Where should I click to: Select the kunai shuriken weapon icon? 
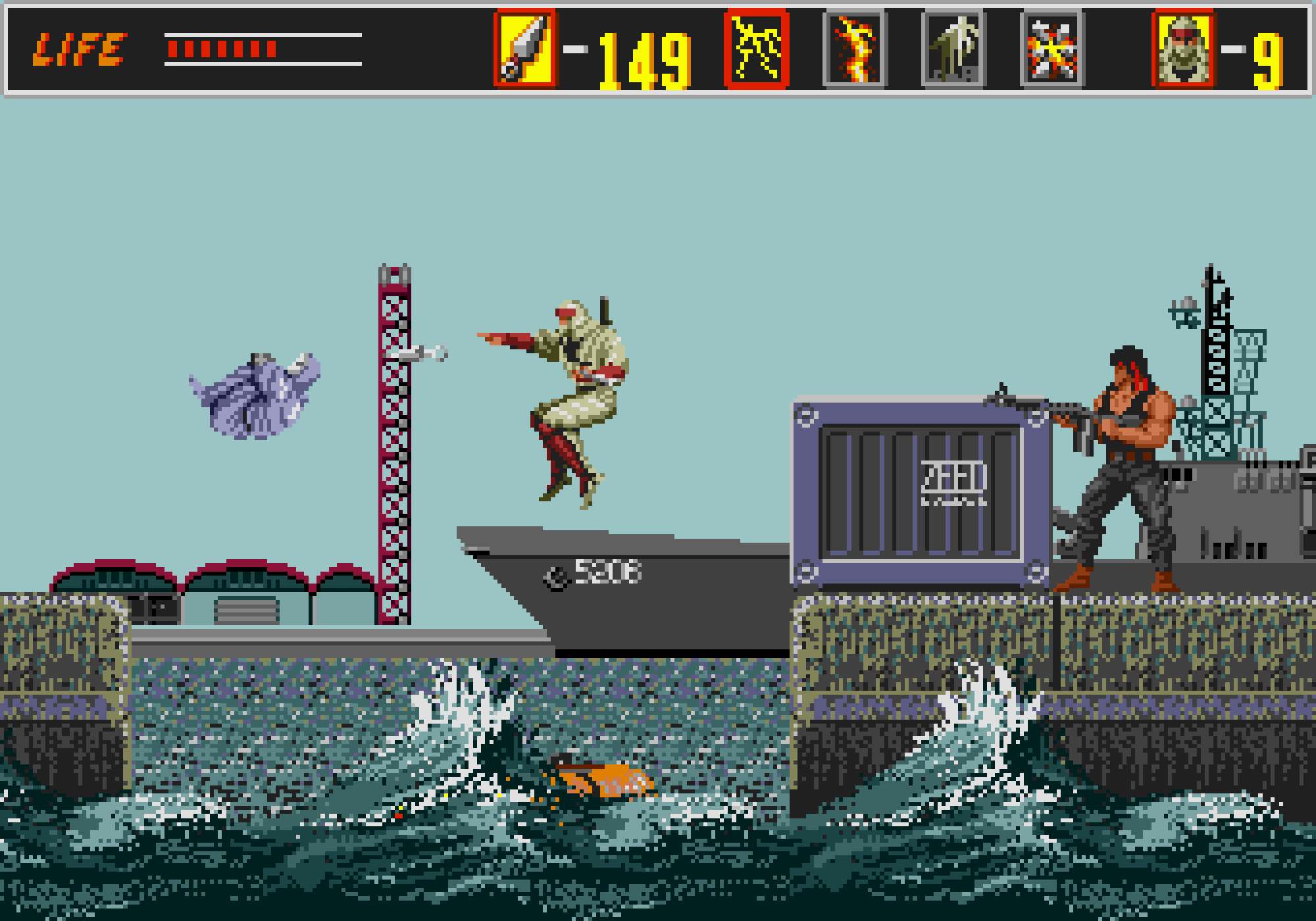(525, 49)
